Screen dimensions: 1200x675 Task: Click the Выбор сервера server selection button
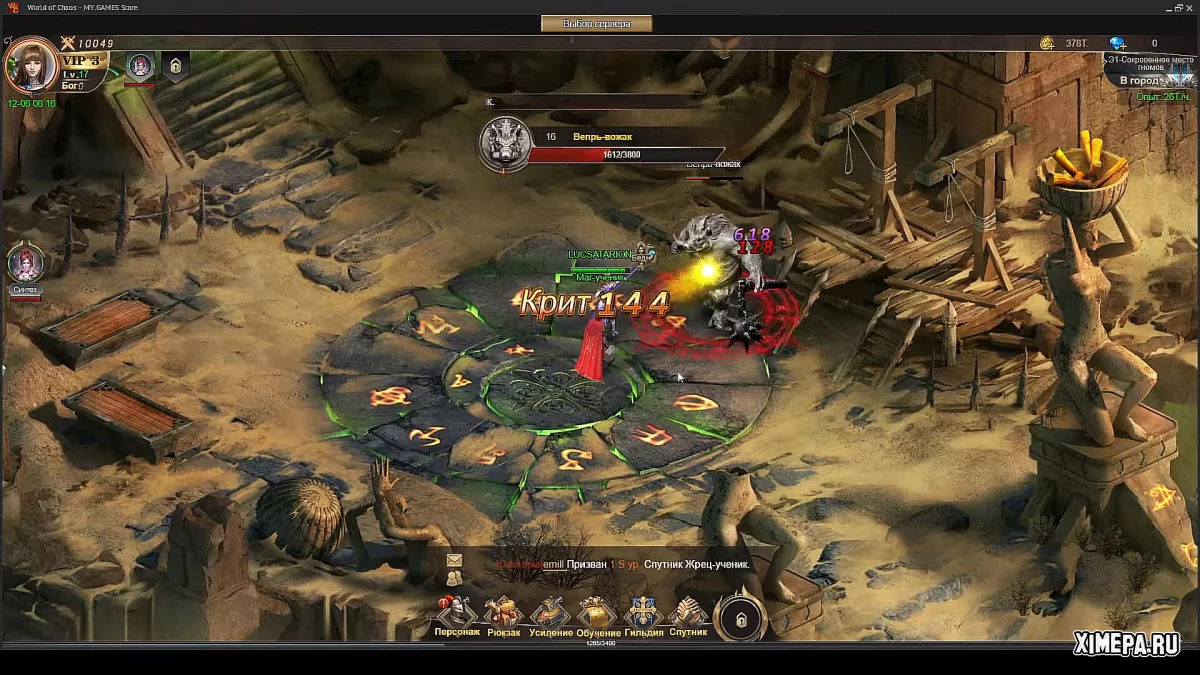coord(597,23)
